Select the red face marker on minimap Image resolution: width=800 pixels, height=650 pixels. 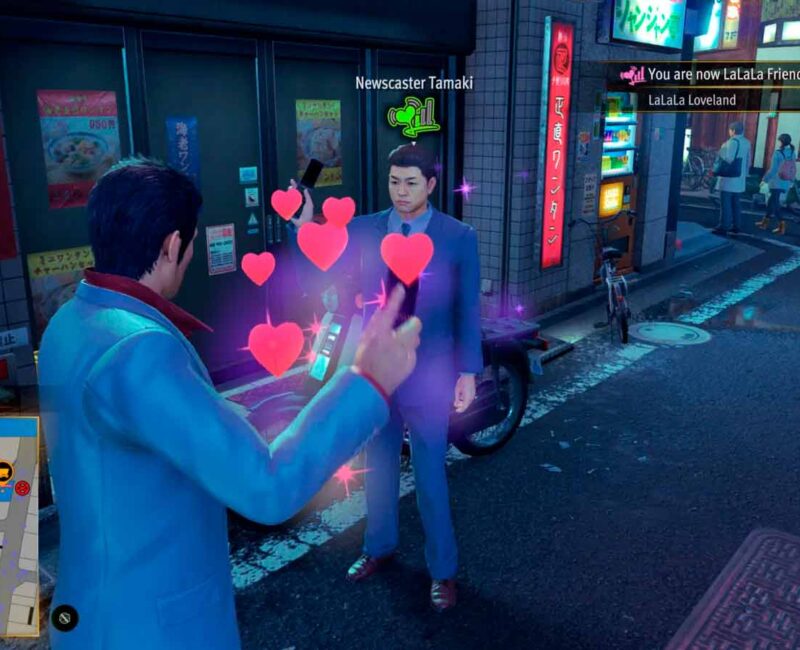[x=23, y=487]
